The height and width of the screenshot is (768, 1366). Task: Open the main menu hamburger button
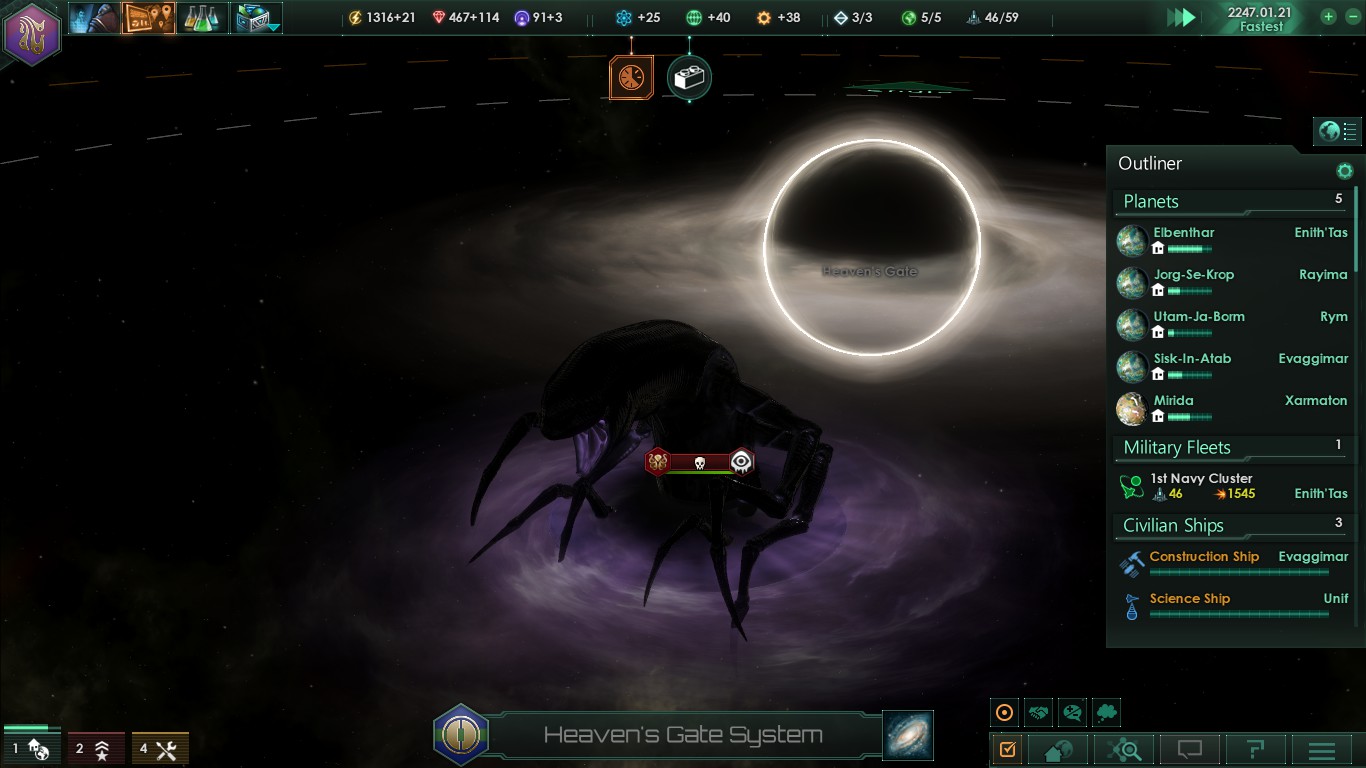(1322, 750)
